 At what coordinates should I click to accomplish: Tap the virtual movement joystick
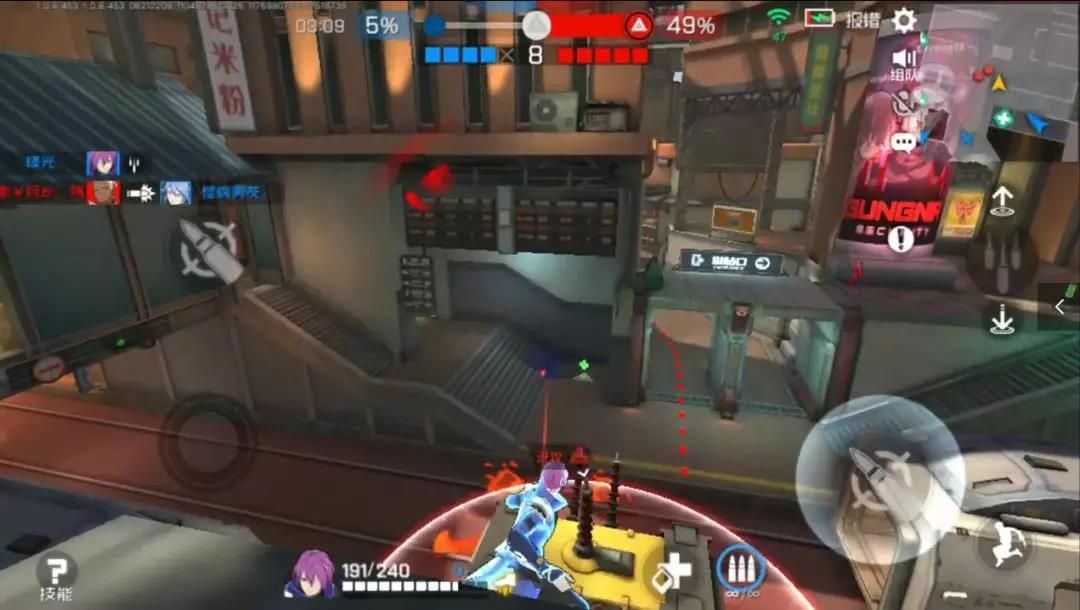point(208,441)
